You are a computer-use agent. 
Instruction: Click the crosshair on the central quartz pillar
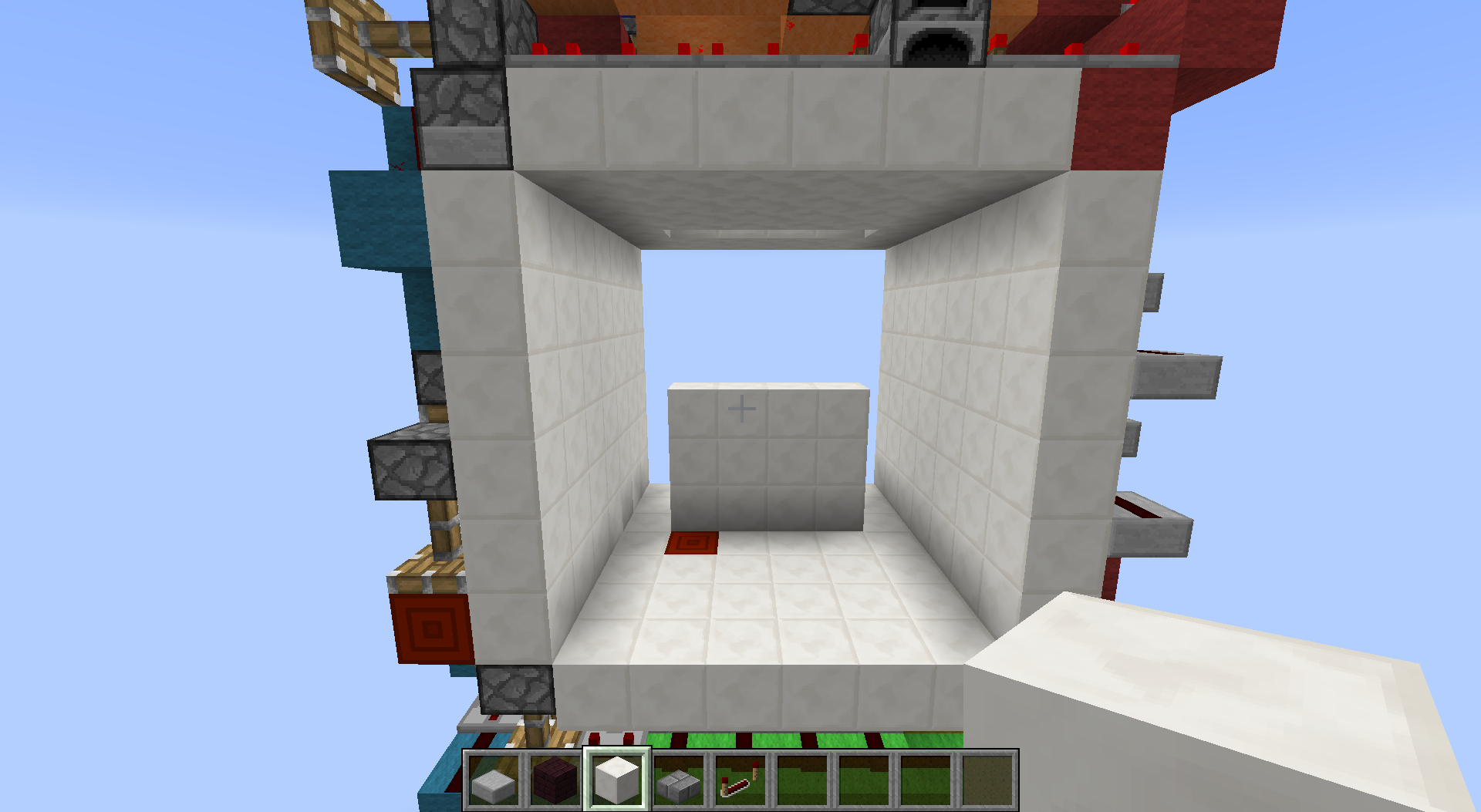pos(742,407)
